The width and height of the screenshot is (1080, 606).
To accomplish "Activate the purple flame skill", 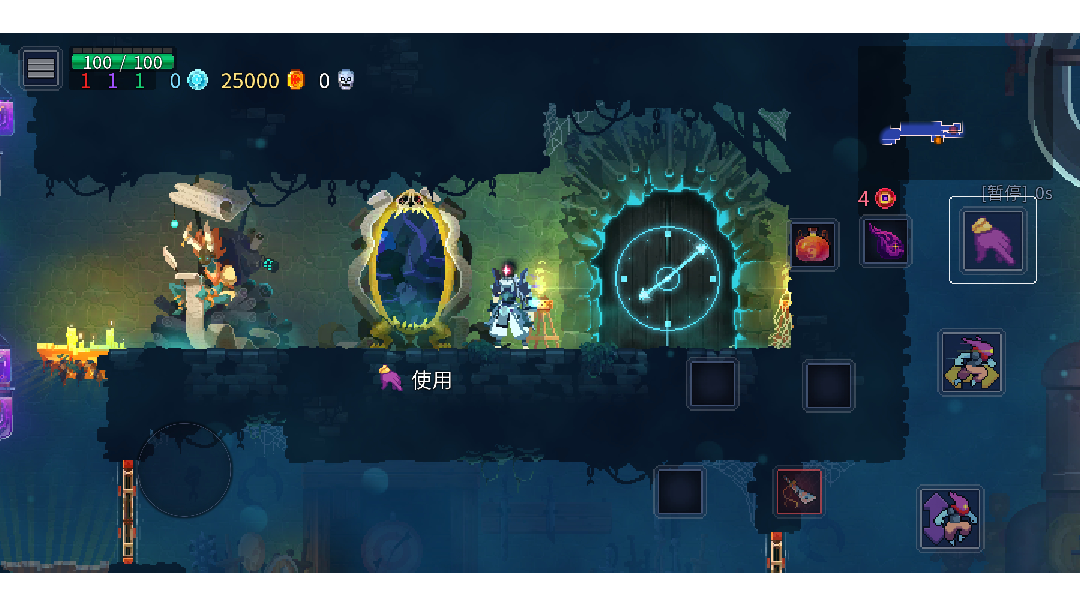I will point(886,242).
